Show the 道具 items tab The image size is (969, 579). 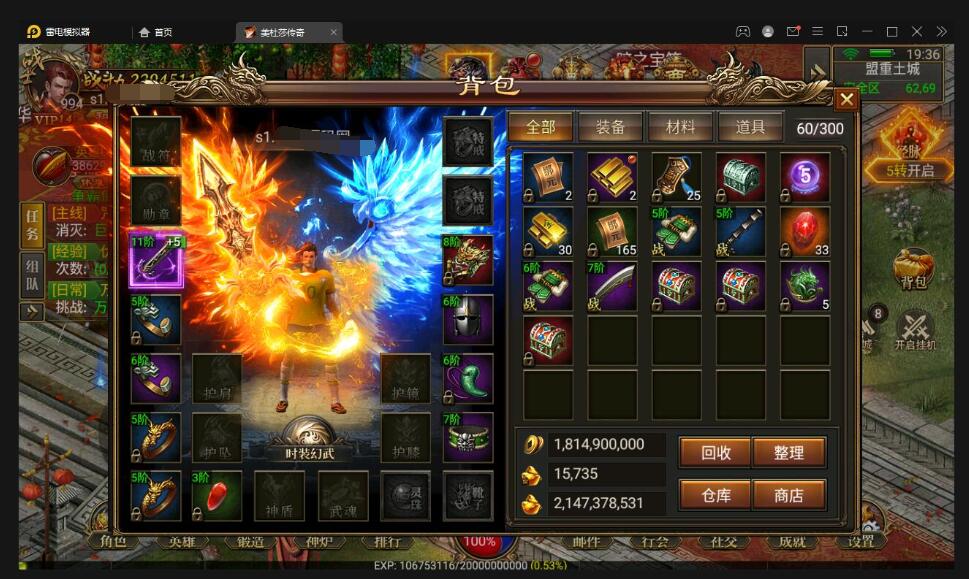tap(750, 127)
